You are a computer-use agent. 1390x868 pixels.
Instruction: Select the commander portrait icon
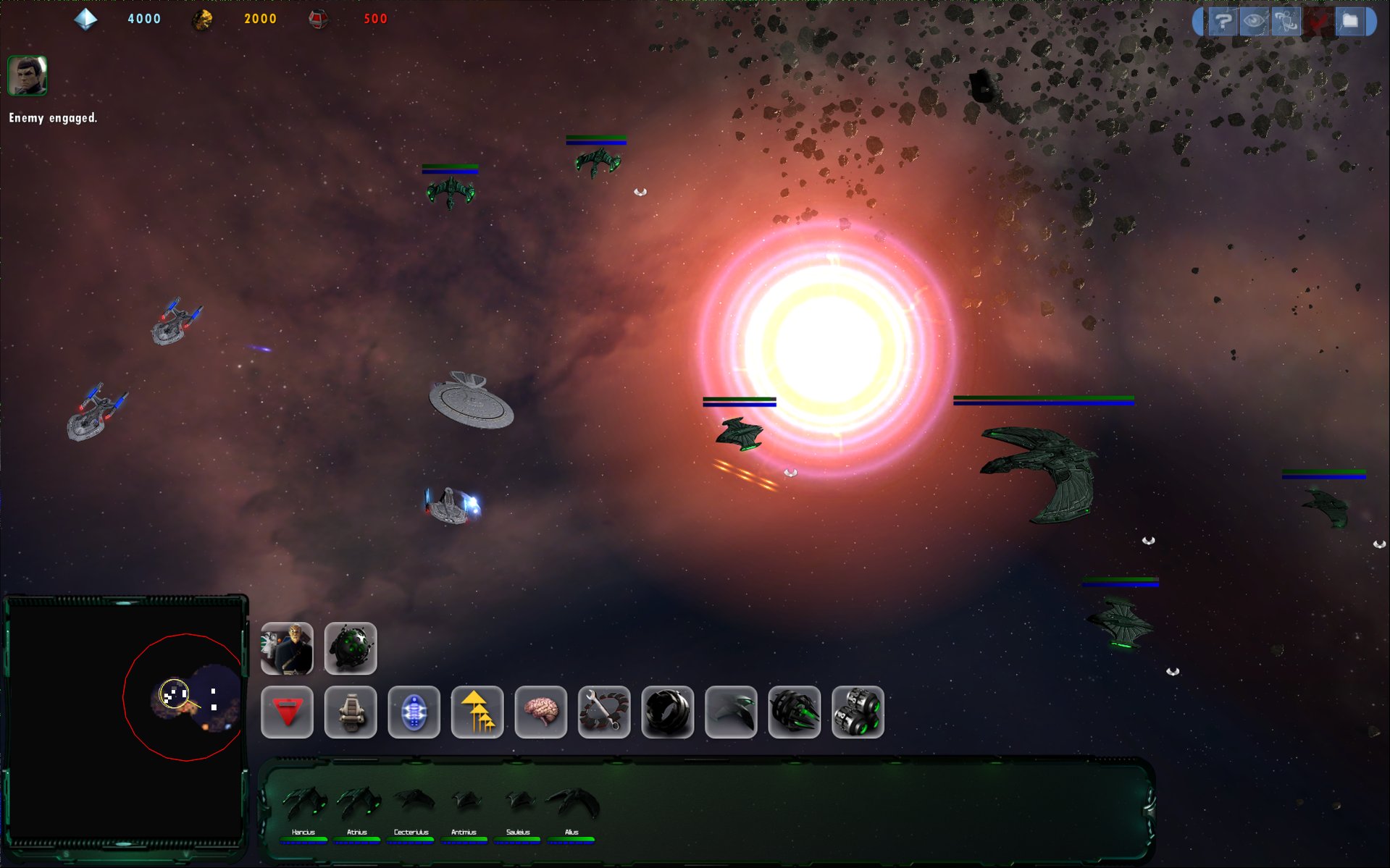pyautogui.click(x=287, y=648)
